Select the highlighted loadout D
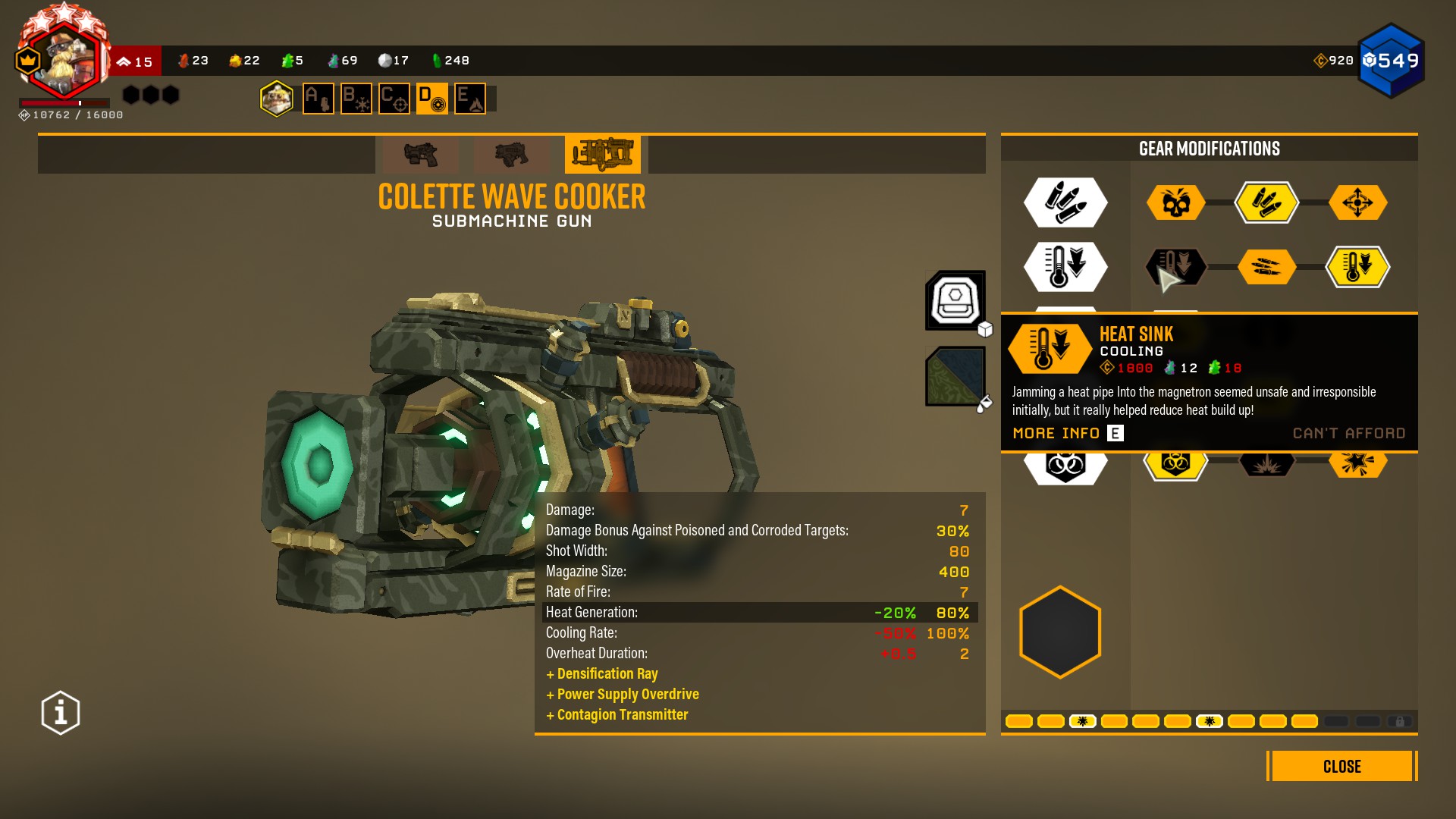 tap(432, 99)
